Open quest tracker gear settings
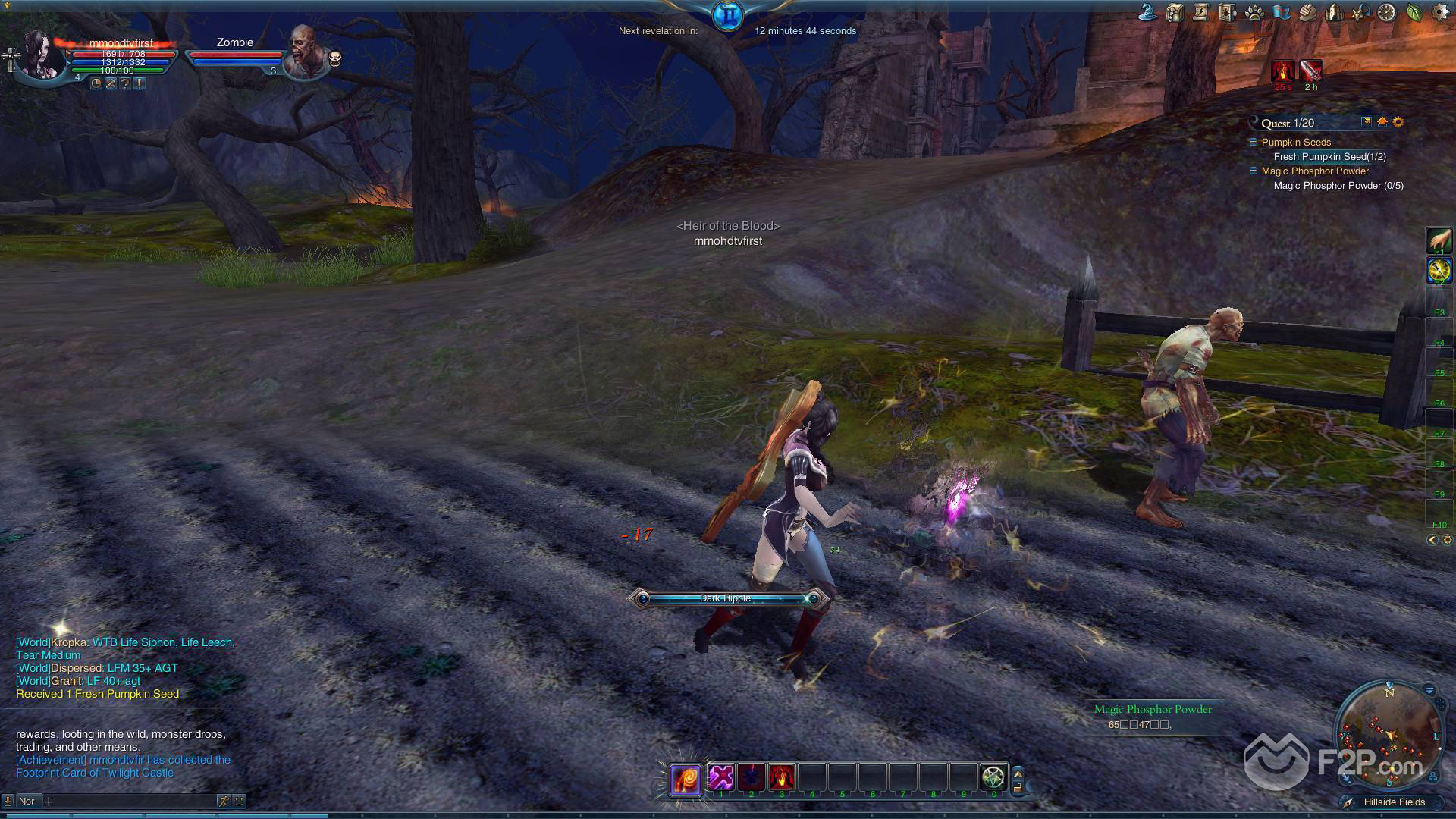1456x819 pixels. [x=1398, y=122]
